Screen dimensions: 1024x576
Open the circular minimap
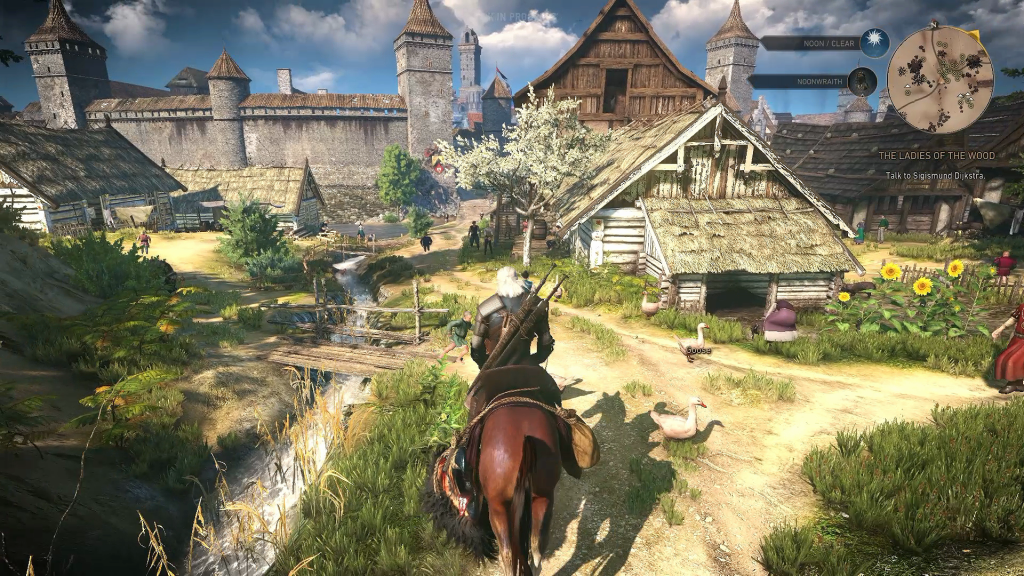click(939, 79)
